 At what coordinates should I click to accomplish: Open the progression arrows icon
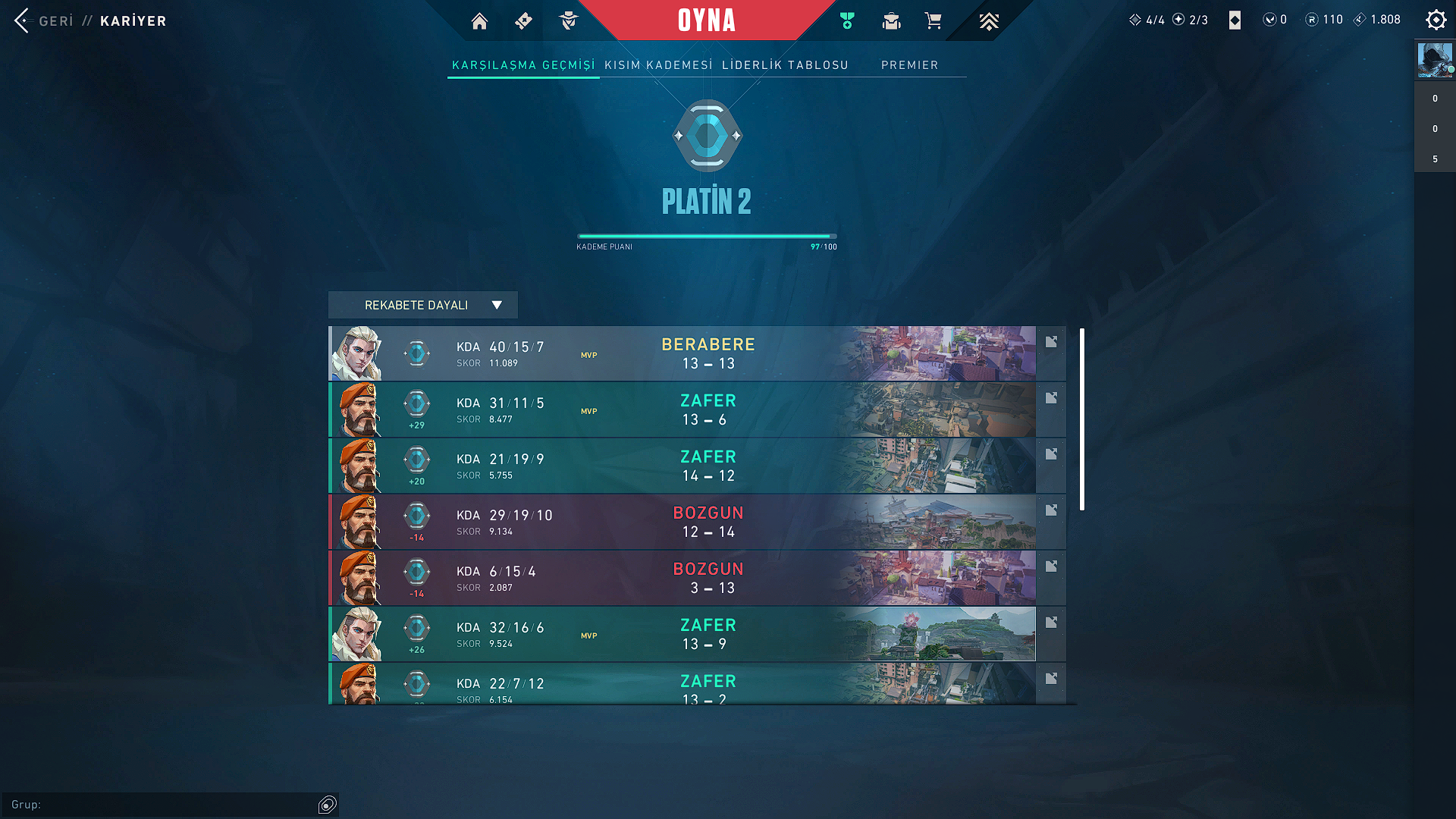tap(989, 20)
